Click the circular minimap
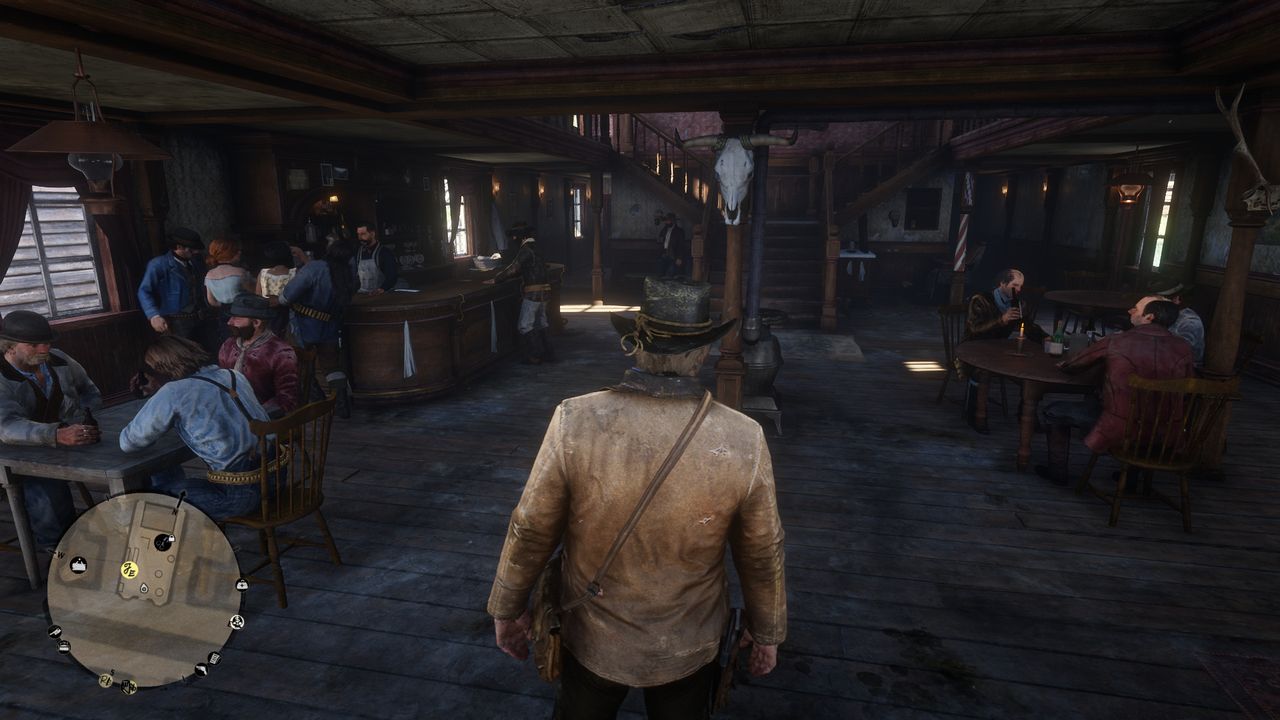The width and height of the screenshot is (1280, 720). pyautogui.click(x=145, y=589)
